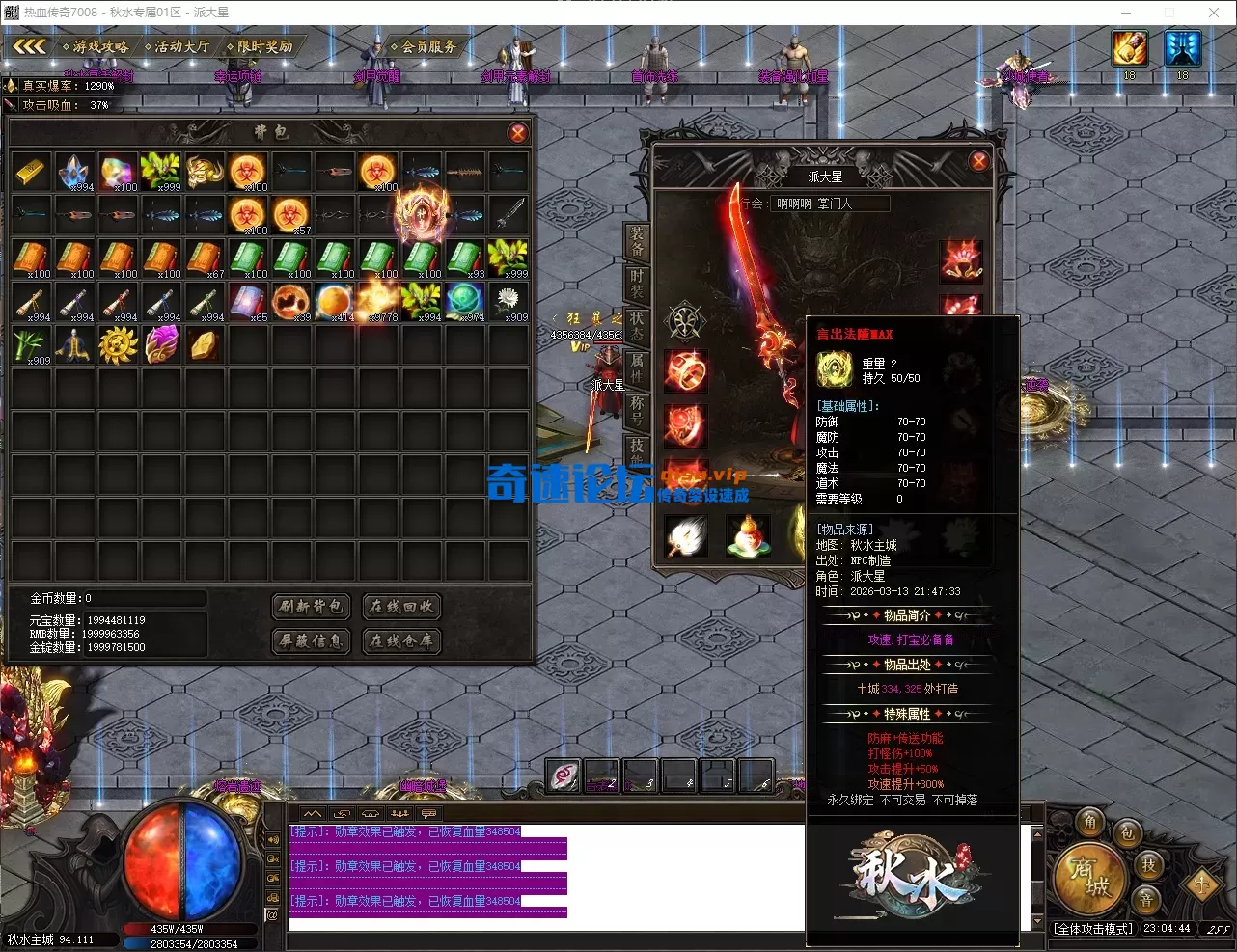The width and height of the screenshot is (1237, 952).
Task: Close the character equipment panel
Action: tap(978, 161)
